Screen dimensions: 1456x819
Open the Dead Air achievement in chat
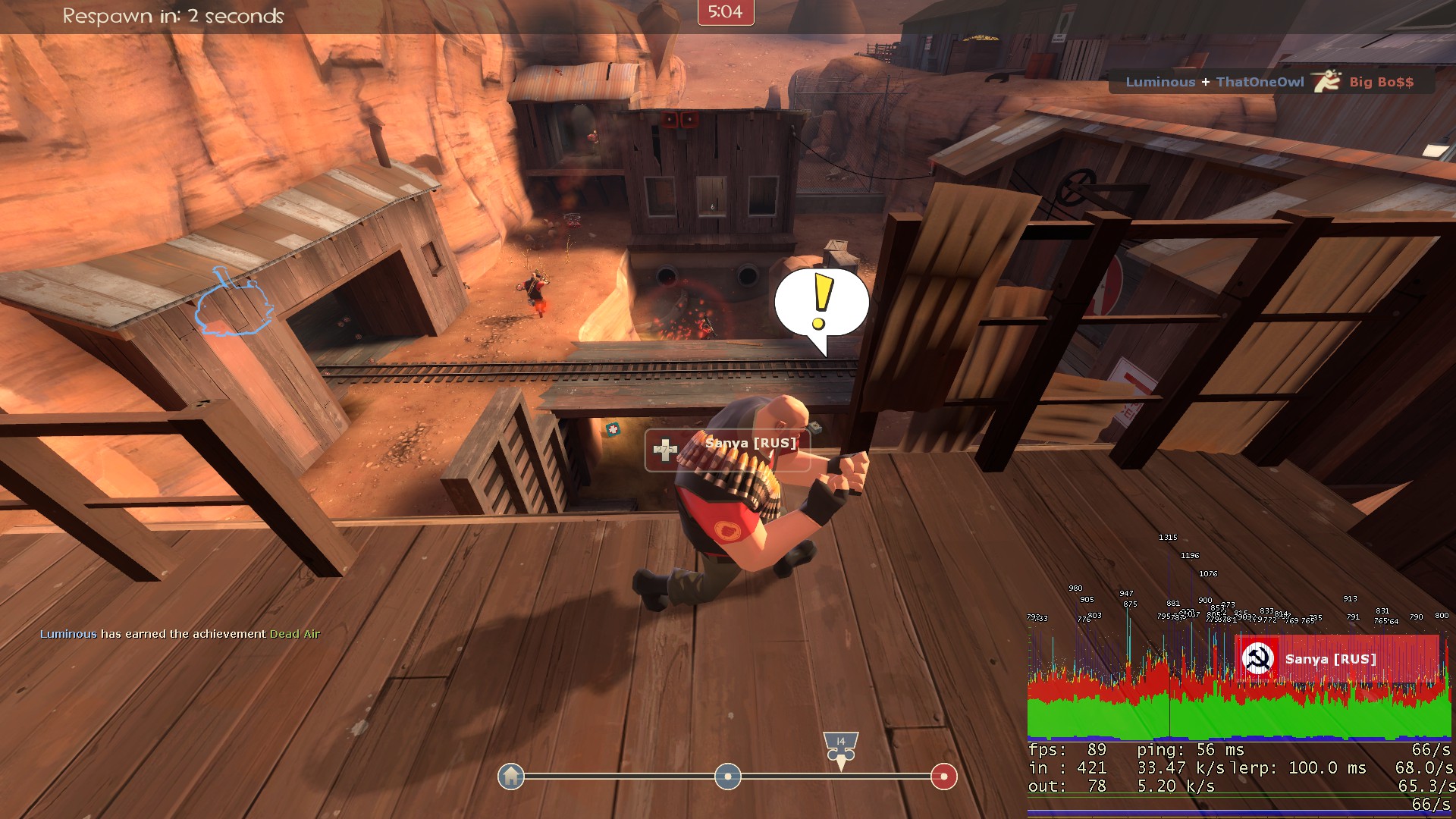pos(295,634)
